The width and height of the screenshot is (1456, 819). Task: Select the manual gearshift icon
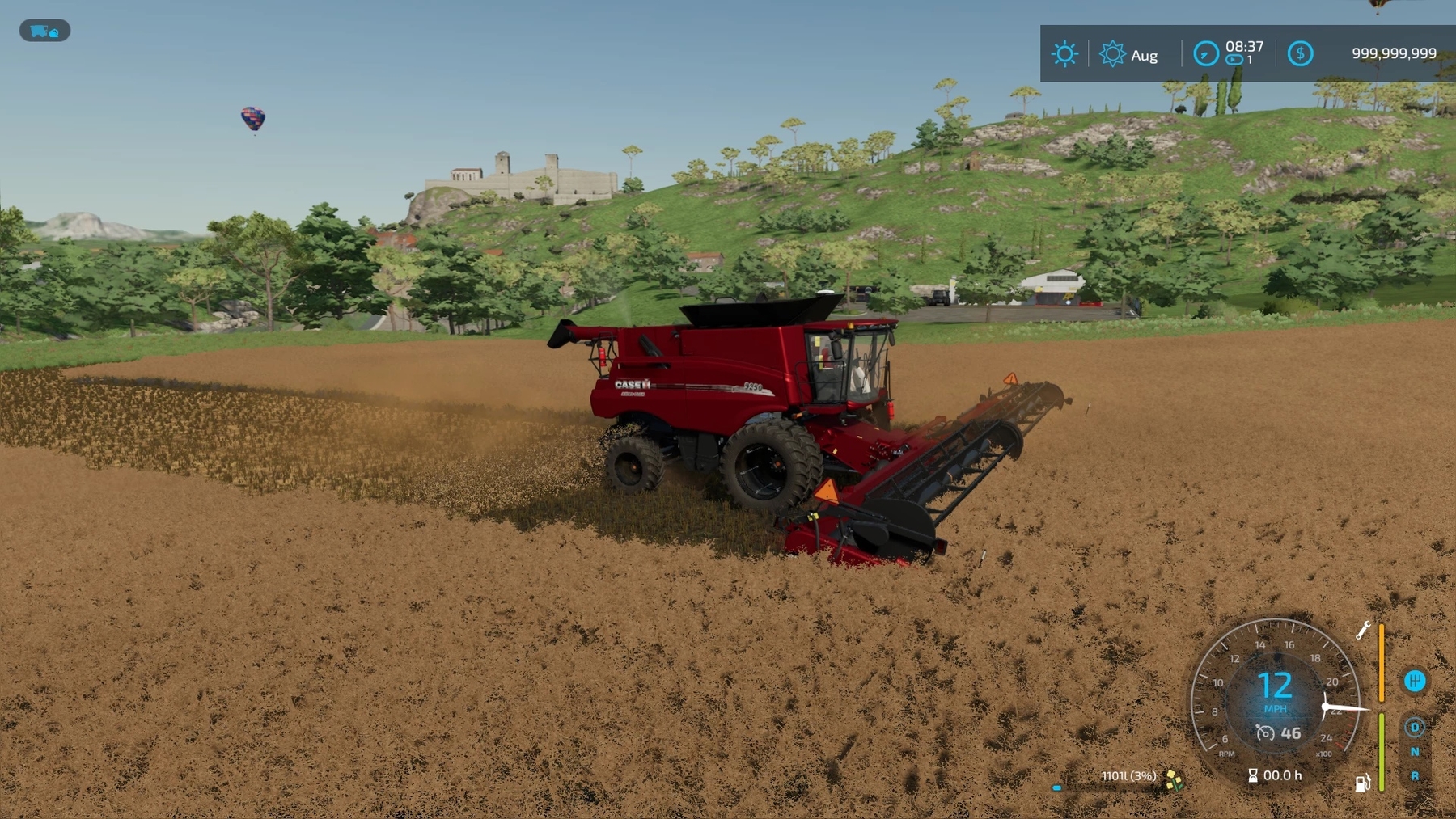(x=1414, y=681)
